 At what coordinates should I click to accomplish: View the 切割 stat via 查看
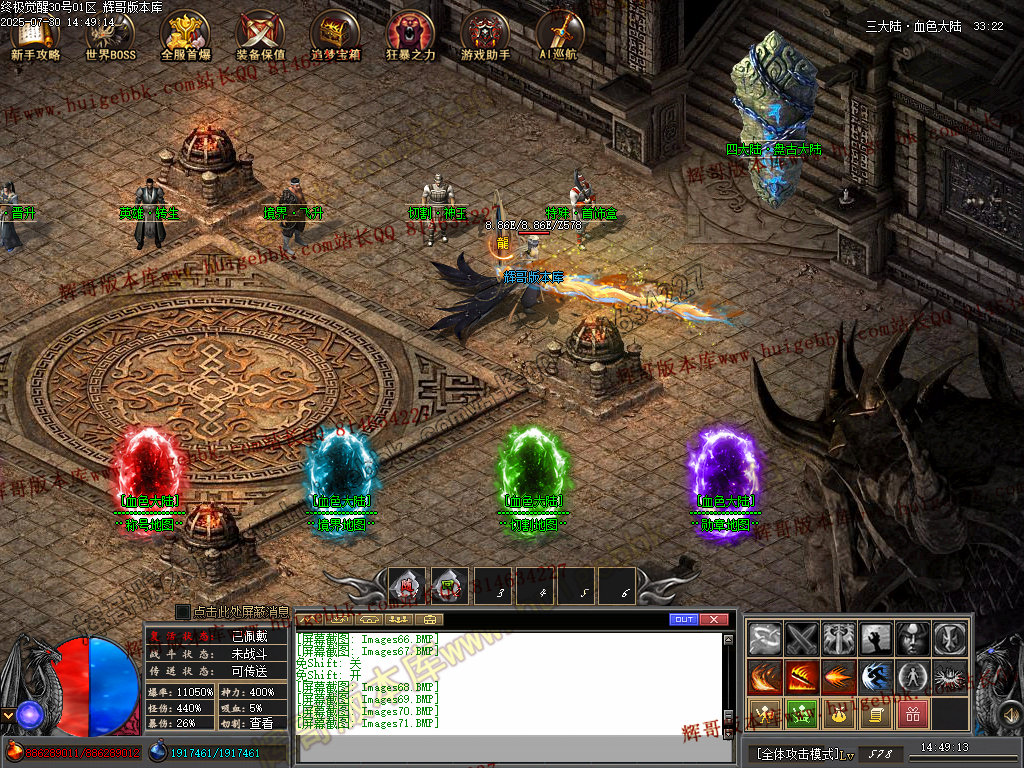[261, 723]
